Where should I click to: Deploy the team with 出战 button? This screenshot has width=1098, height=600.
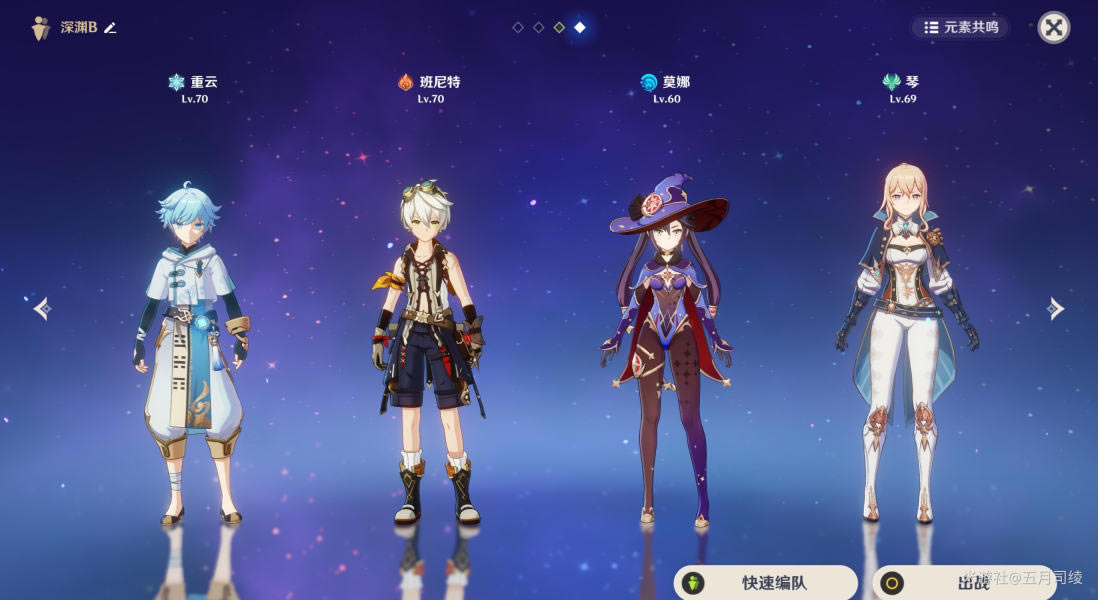point(963,583)
